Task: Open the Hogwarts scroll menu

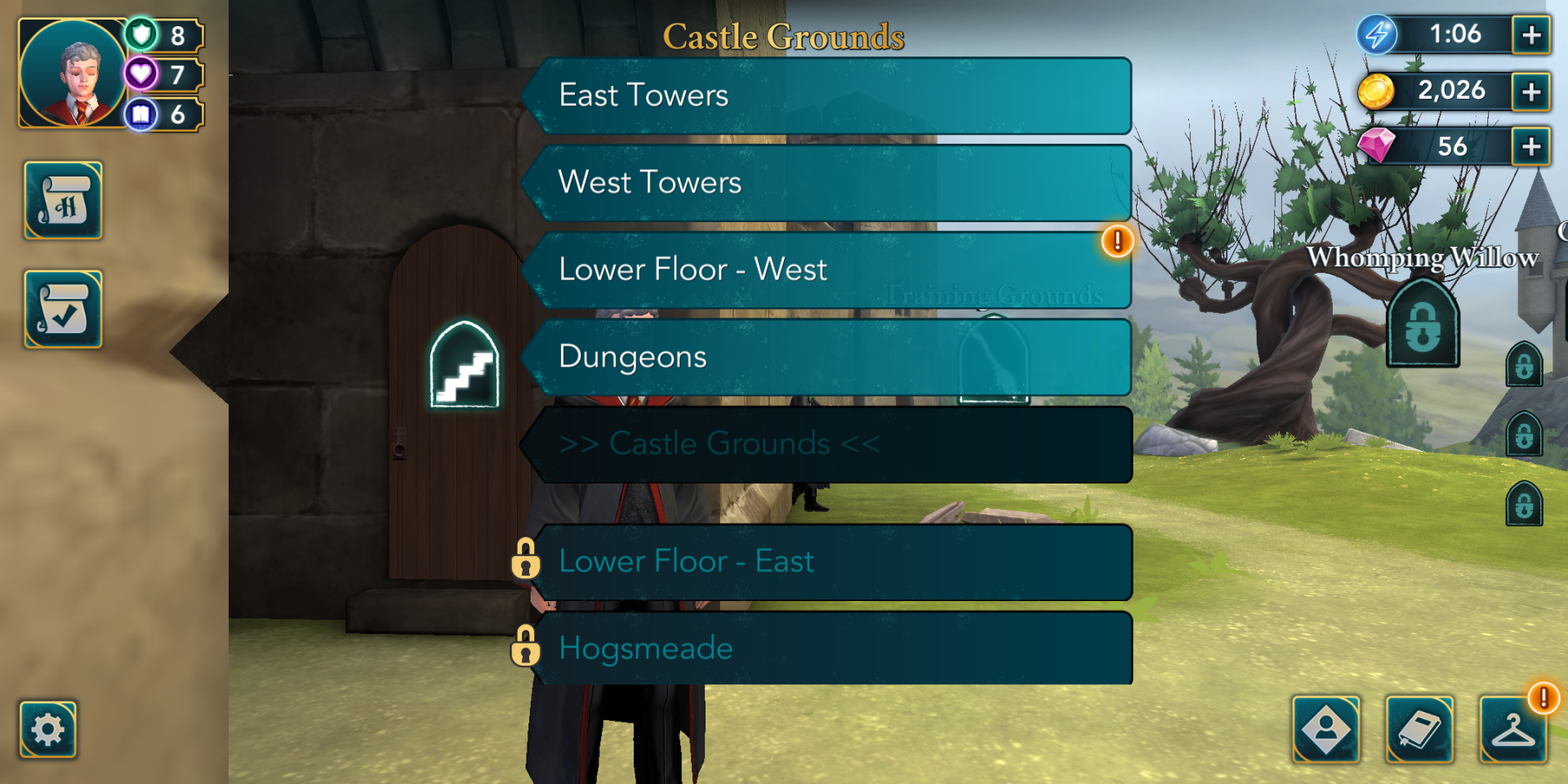Action: coord(64,201)
